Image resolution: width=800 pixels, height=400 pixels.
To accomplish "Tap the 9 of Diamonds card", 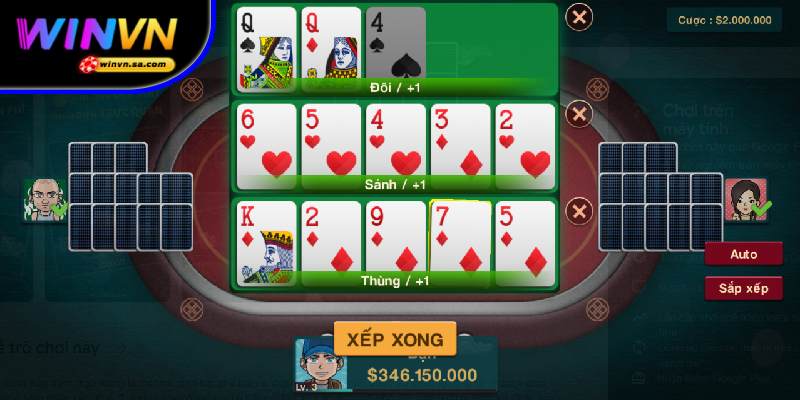I will point(395,238).
